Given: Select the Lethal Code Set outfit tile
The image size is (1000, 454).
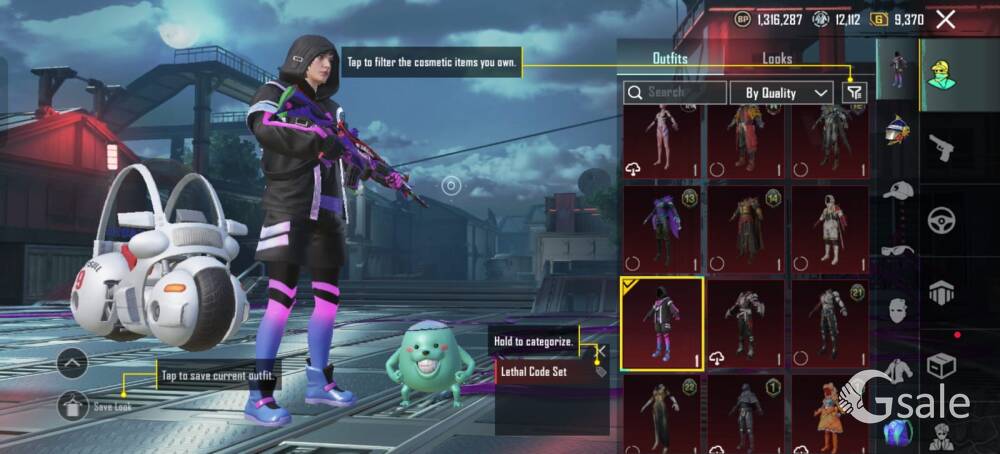Looking at the screenshot, I should (x=661, y=323).
